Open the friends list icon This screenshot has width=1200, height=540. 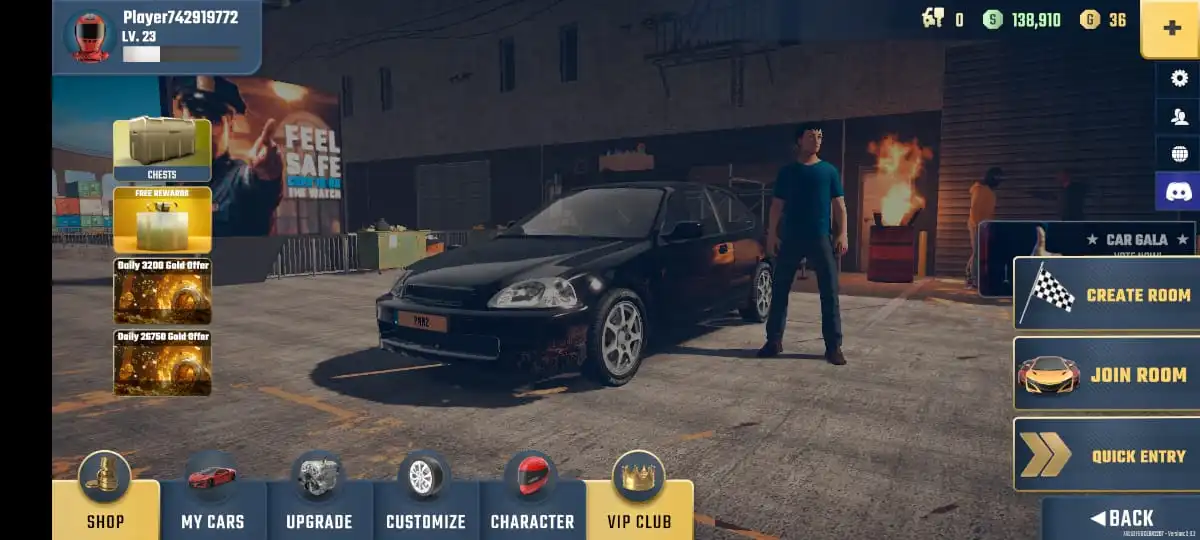[1178, 116]
